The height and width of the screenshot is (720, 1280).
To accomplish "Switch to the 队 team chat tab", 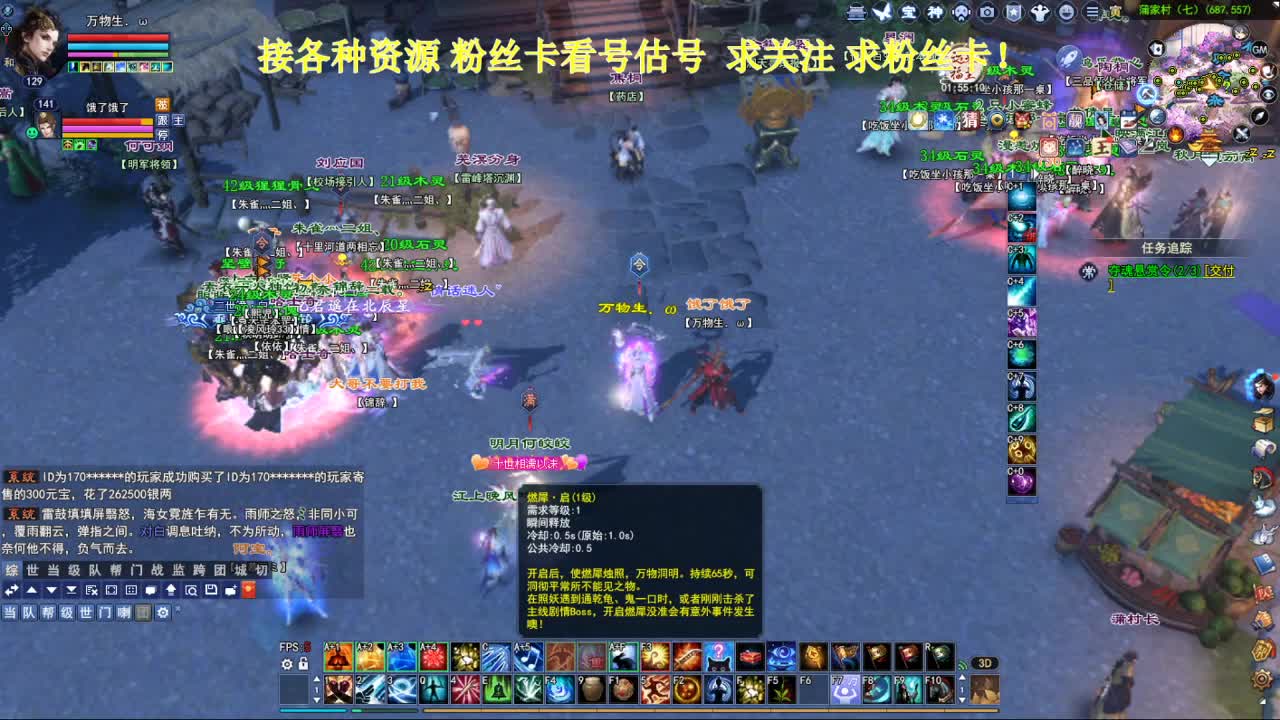I will pos(94,568).
